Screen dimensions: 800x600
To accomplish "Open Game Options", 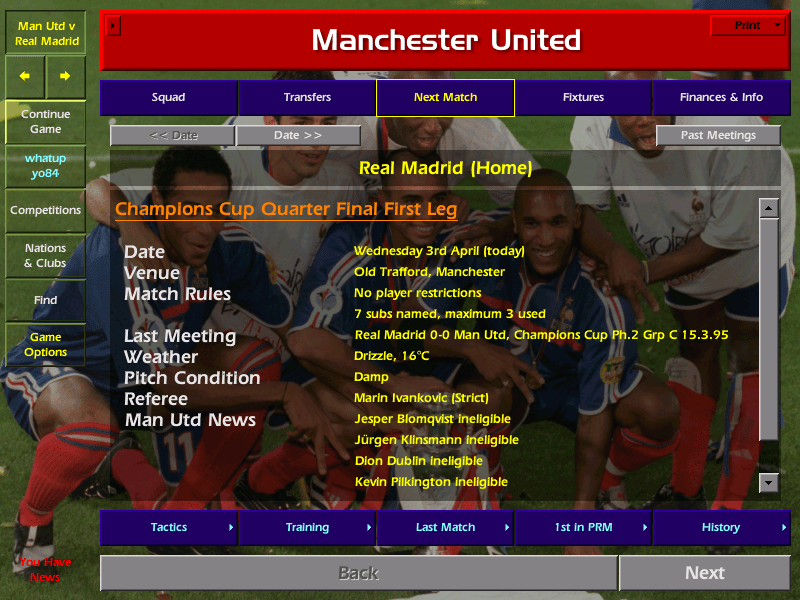I will tap(45, 345).
